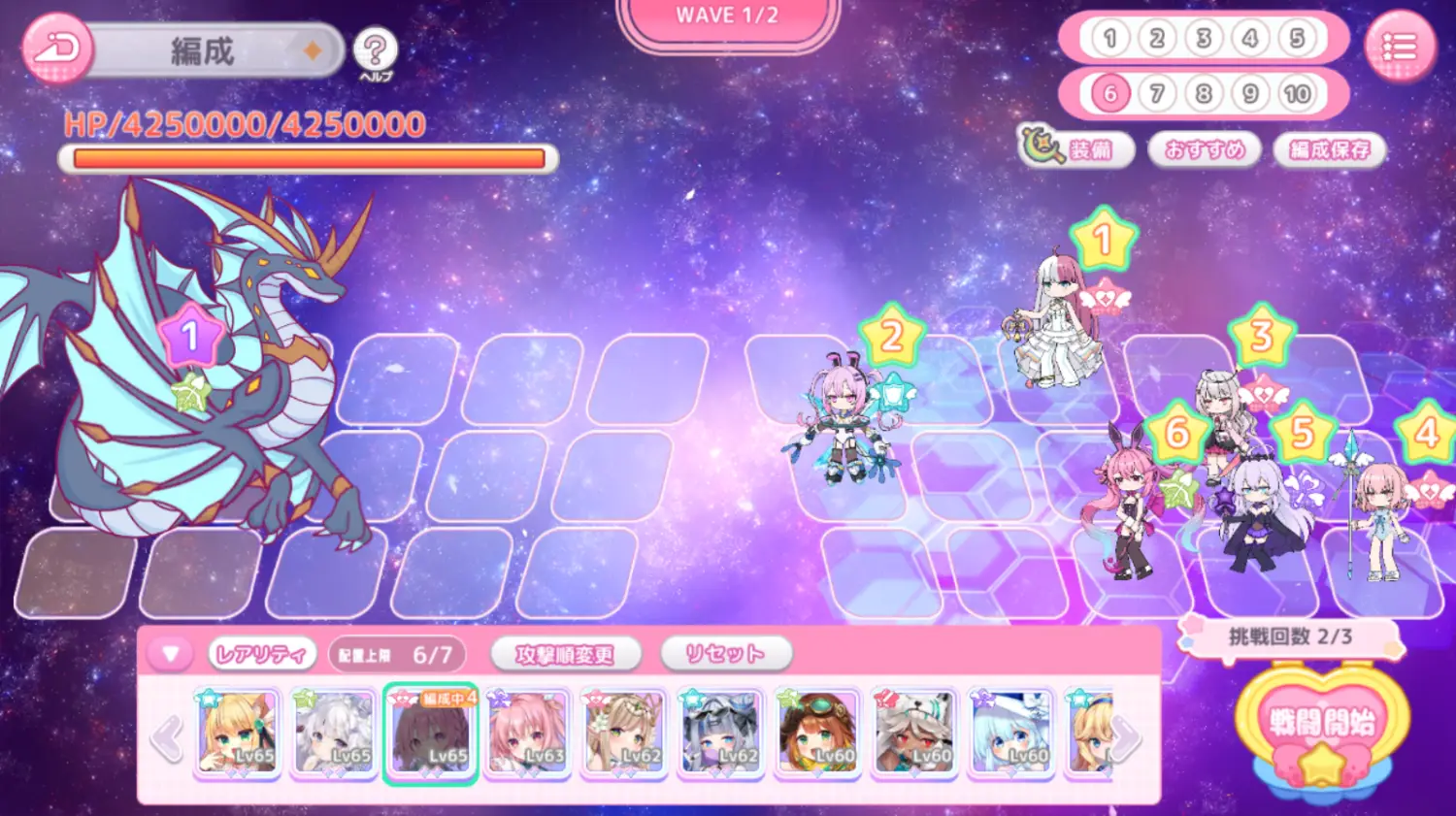Image resolution: width=1456 pixels, height=816 pixels.
Task: Collapse the character roster panel arrow
Action: pos(171,654)
